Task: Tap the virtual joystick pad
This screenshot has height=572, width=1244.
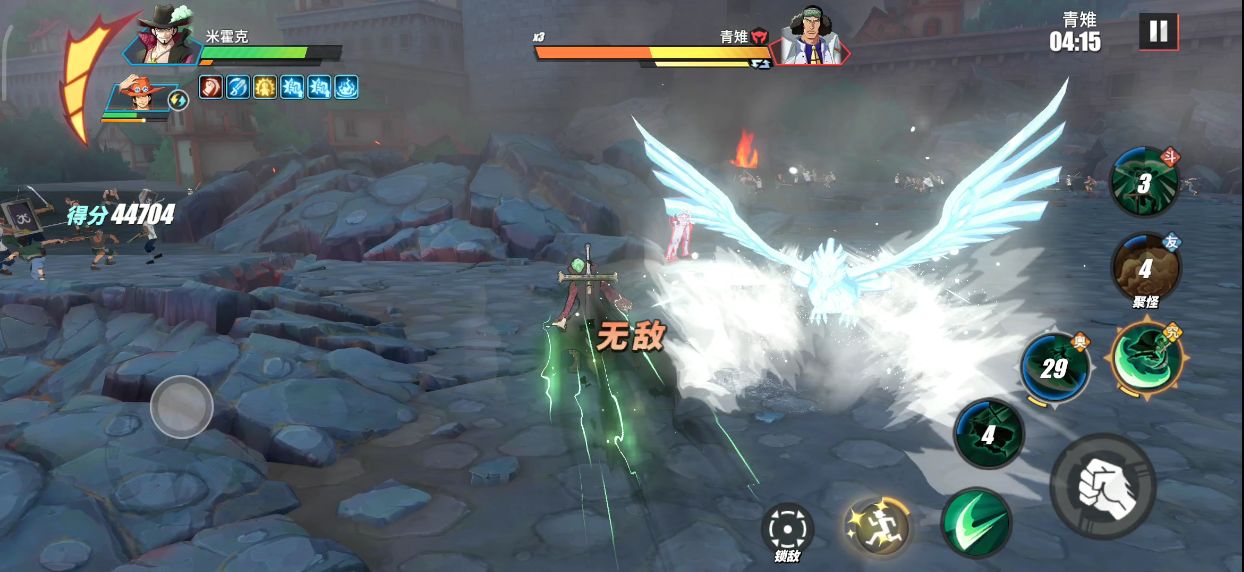Action: point(182,406)
